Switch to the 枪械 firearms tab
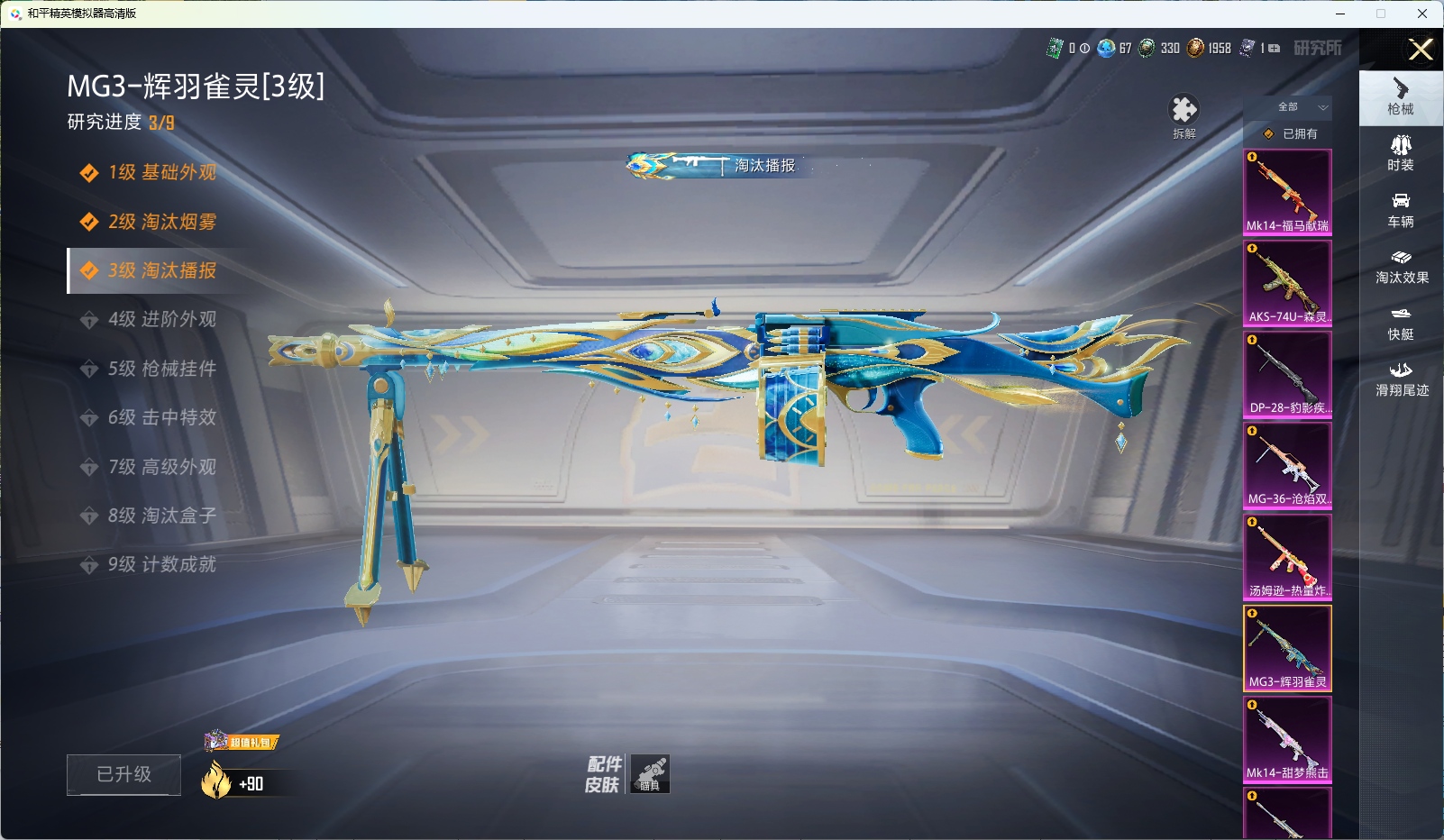1444x840 pixels. (x=1400, y=97)
